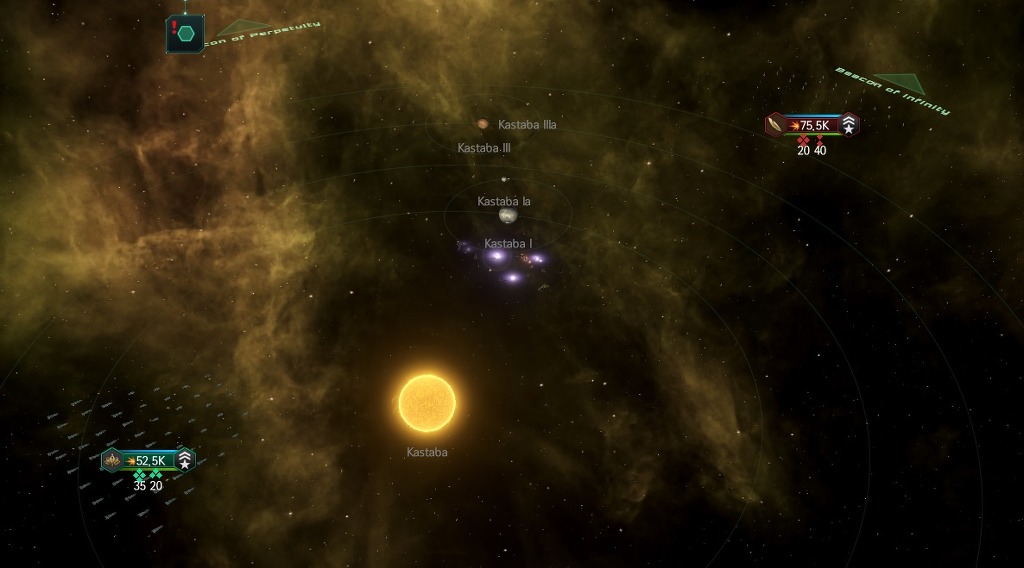
Task: Select the Kastaba I planet label
Action: tap(507, 244)
